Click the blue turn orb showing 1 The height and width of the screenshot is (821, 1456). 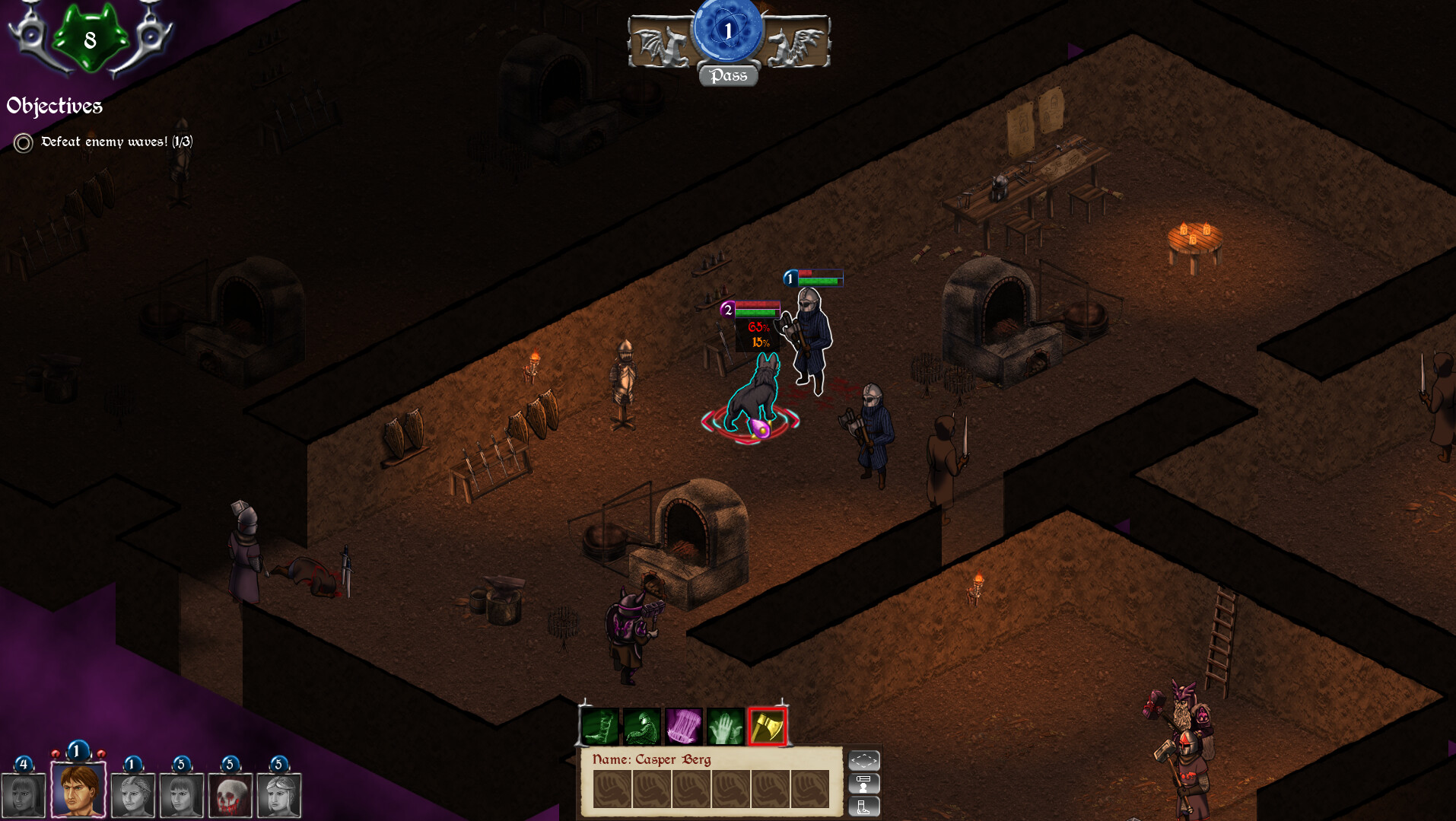click(x=728, y=30)
